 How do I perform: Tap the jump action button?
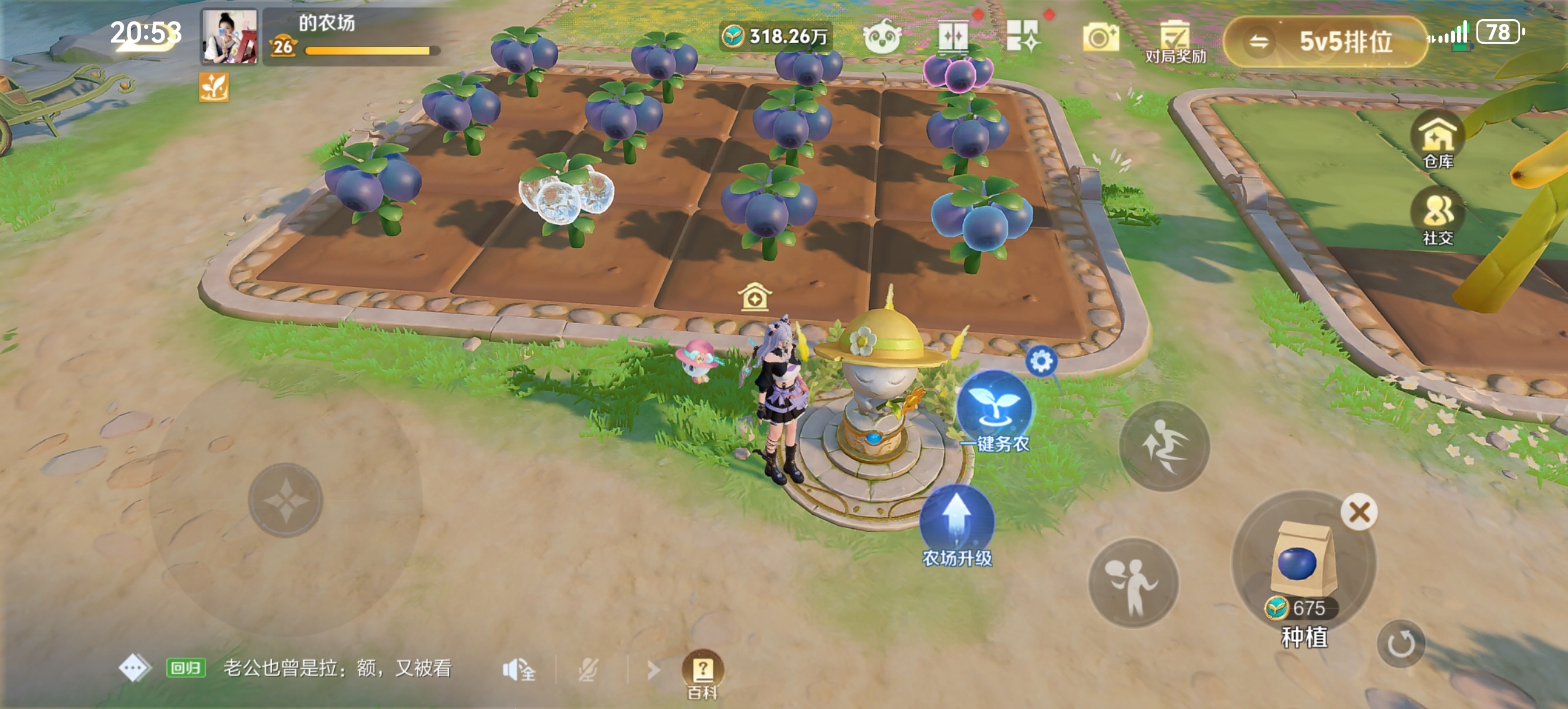click(1164, 446)
